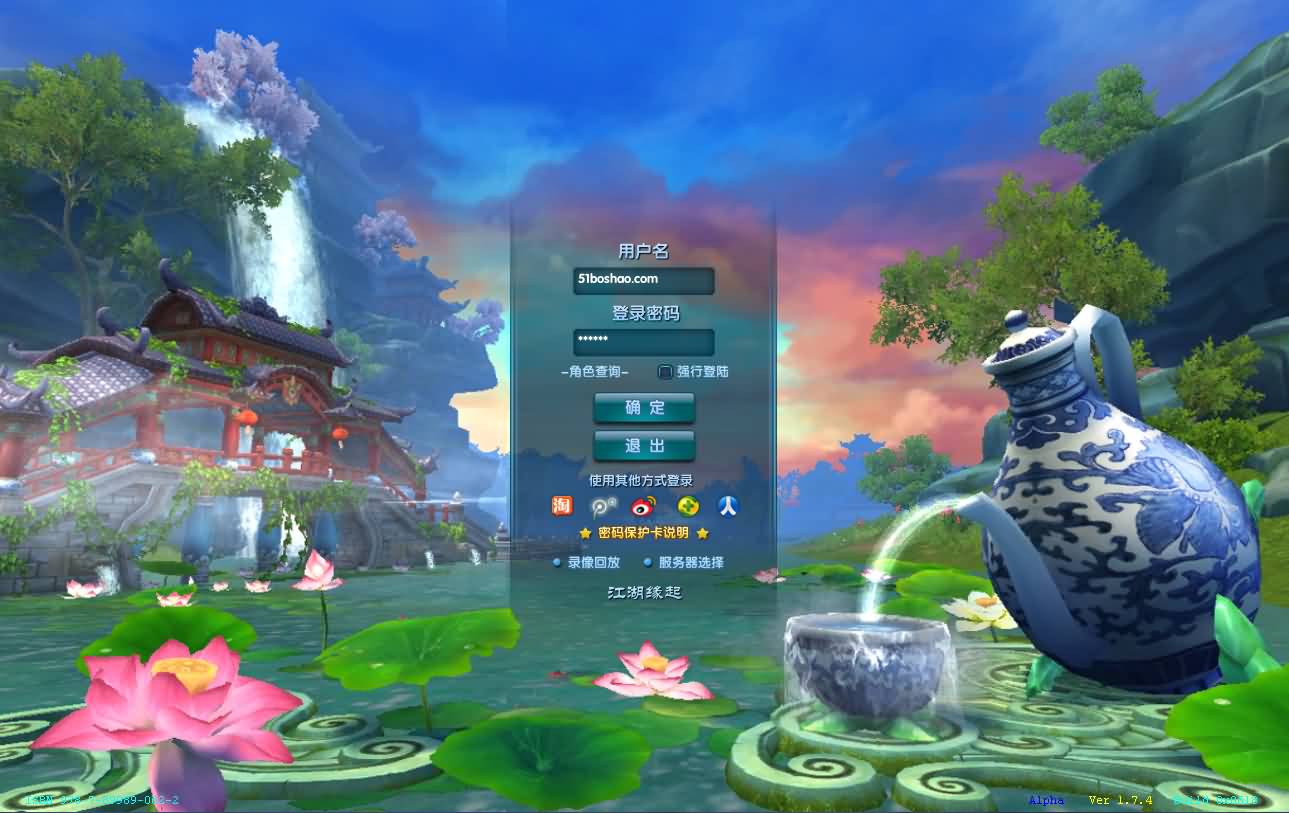Open the password protection card info (密码保护卡说明)
The image size is (1289, 813).
pyautogui.click(x=643, y=533)
